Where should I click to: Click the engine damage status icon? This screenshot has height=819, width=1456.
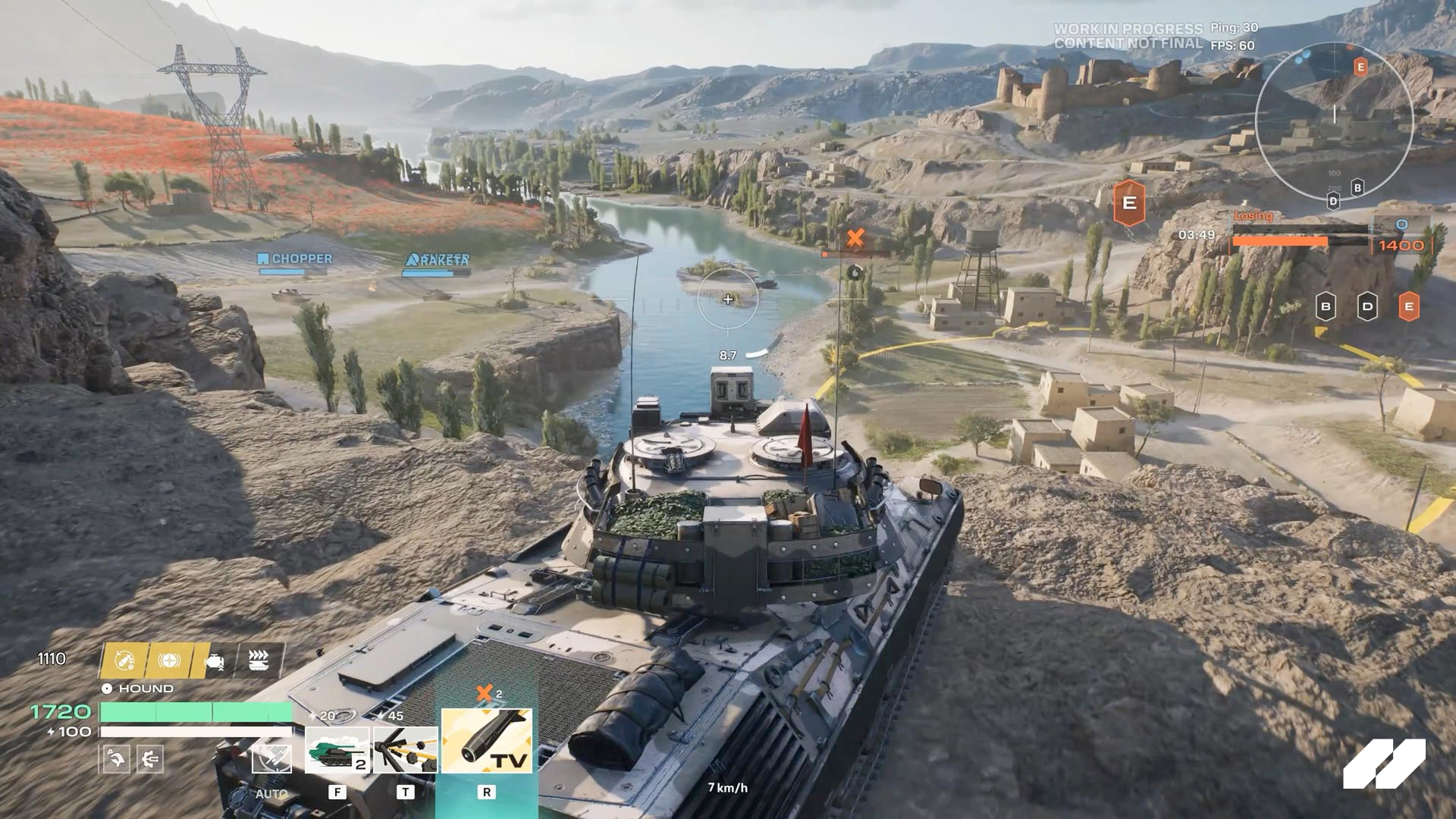click(x=214, y=662)
